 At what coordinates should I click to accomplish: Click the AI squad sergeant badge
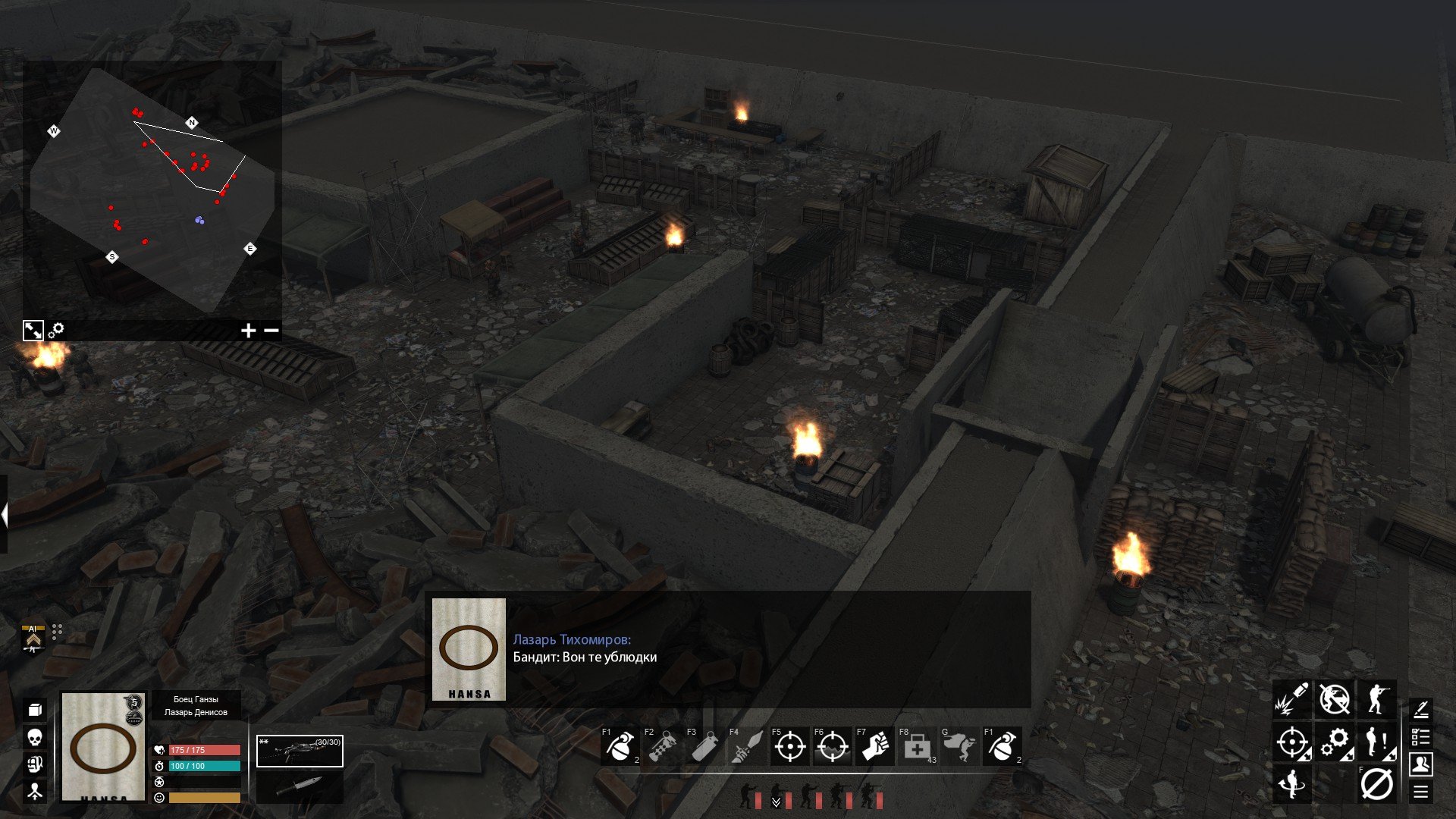(33, 639)
